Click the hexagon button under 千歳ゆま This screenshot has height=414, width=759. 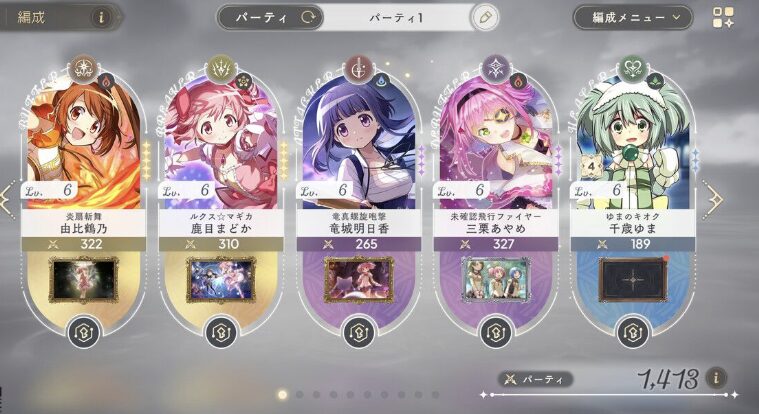pyautogui.click(x=631, y=331)
